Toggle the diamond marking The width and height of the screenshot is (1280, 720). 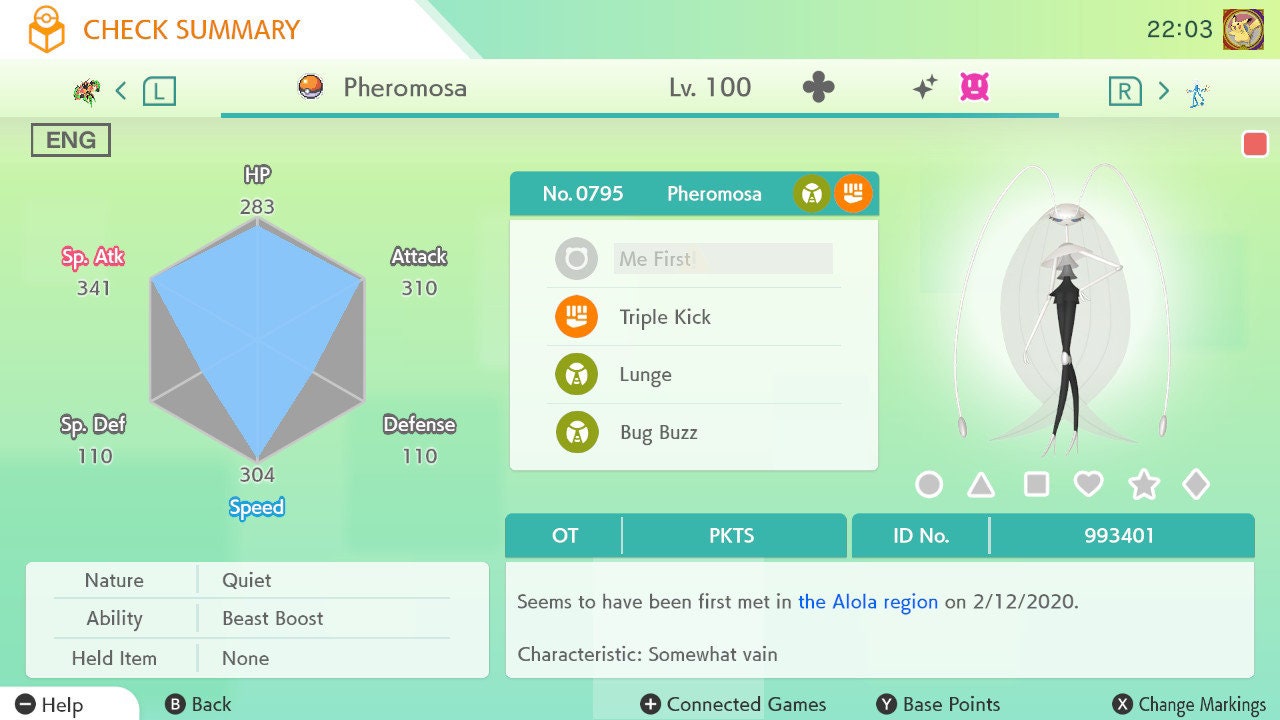point(1196,485)
